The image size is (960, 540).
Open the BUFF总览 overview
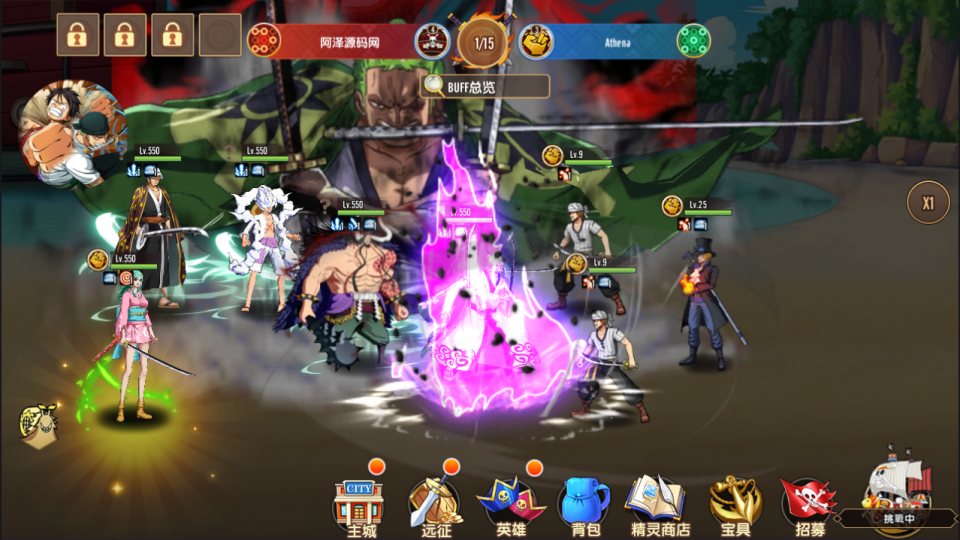(x=485, y=87)
